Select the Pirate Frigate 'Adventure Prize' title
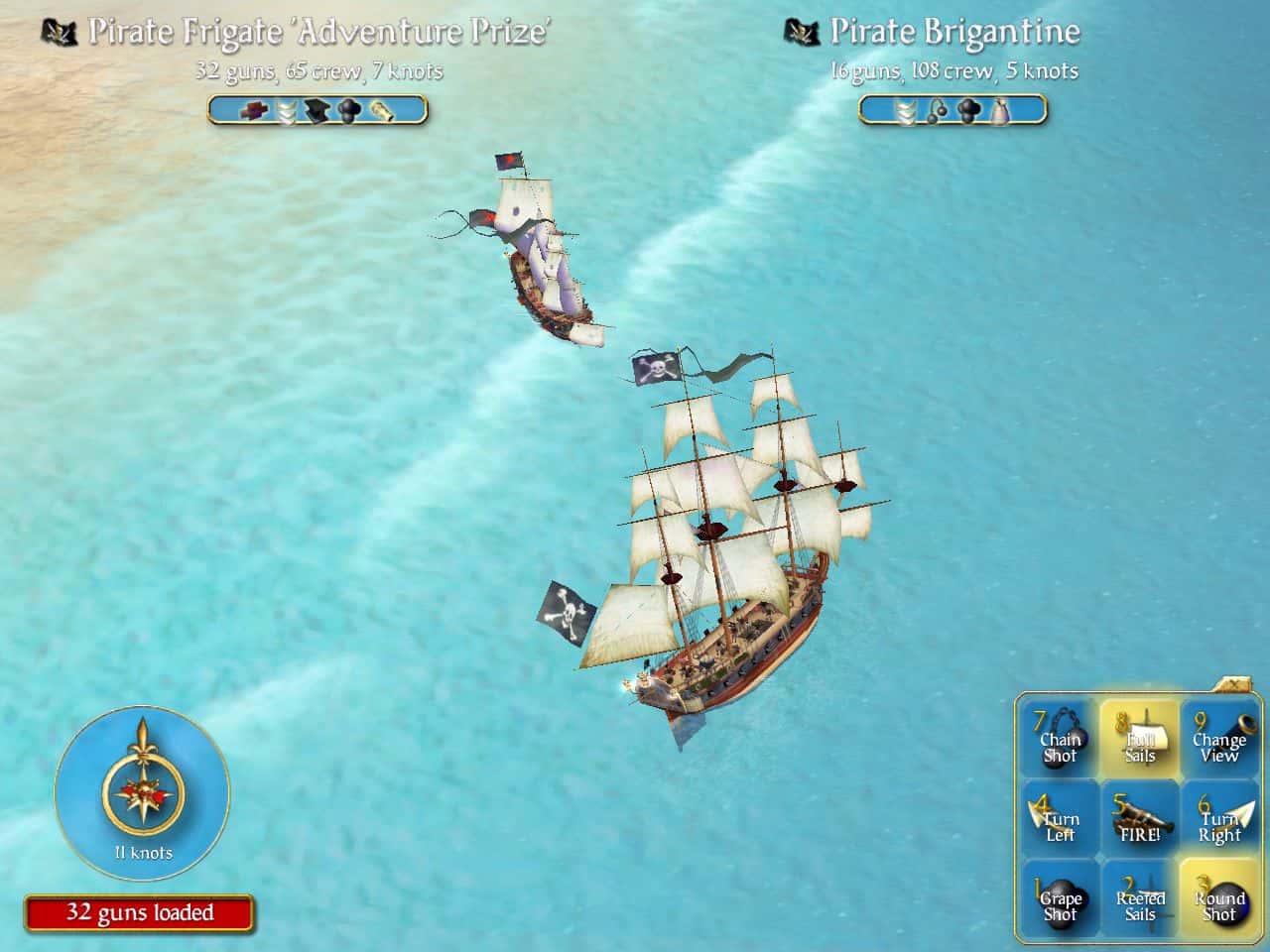1270x952 pixels. click(x=319, y=30)
